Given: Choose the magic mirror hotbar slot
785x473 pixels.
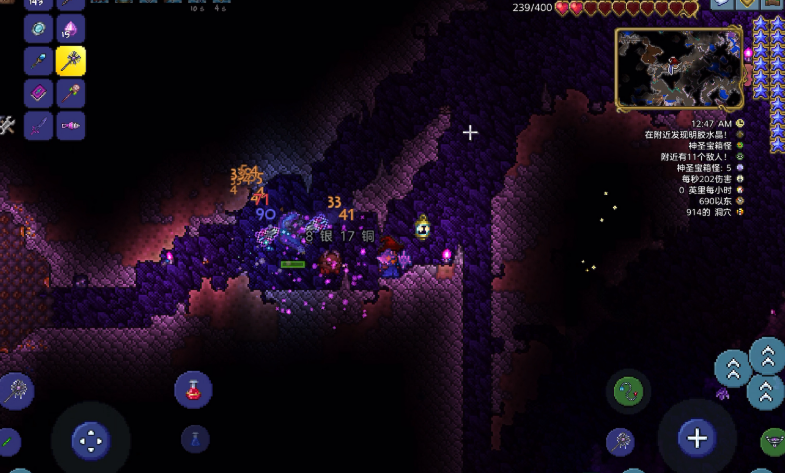Looking at the screenshot, I should 38,28.
